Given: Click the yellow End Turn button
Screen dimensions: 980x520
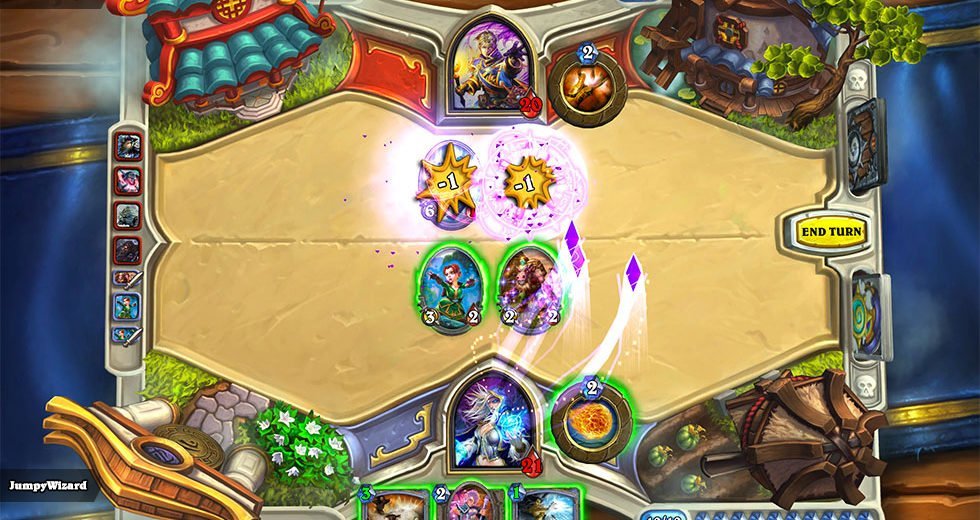Looking at the screenshot, I should coord(831,231).
